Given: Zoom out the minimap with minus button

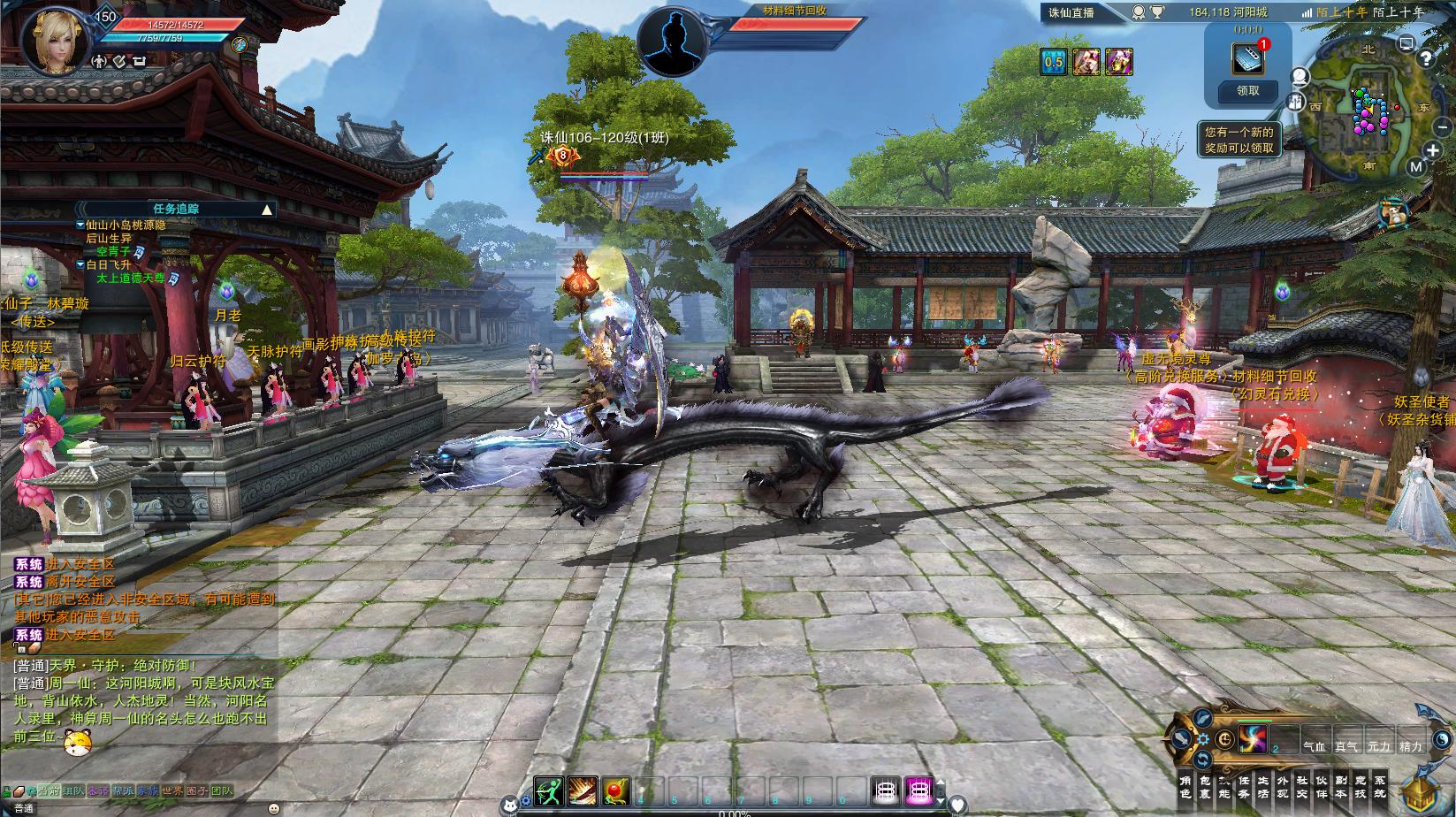Looking at the screenshot, I should coord(1444,128).
